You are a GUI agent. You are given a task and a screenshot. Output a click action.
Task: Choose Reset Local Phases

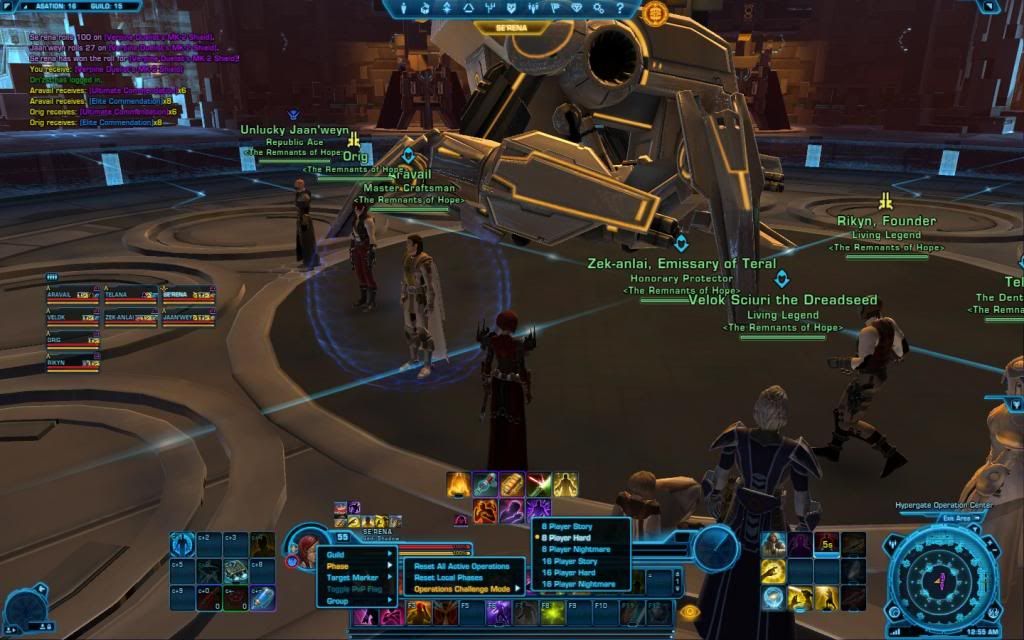(x=448, y=578)
